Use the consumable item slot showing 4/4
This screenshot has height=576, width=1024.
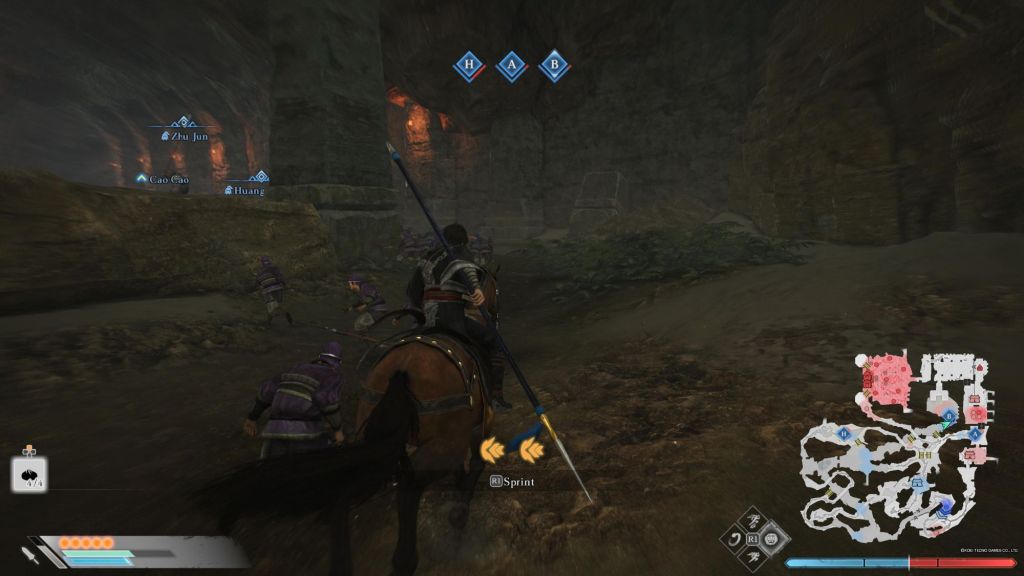point(29,474)
